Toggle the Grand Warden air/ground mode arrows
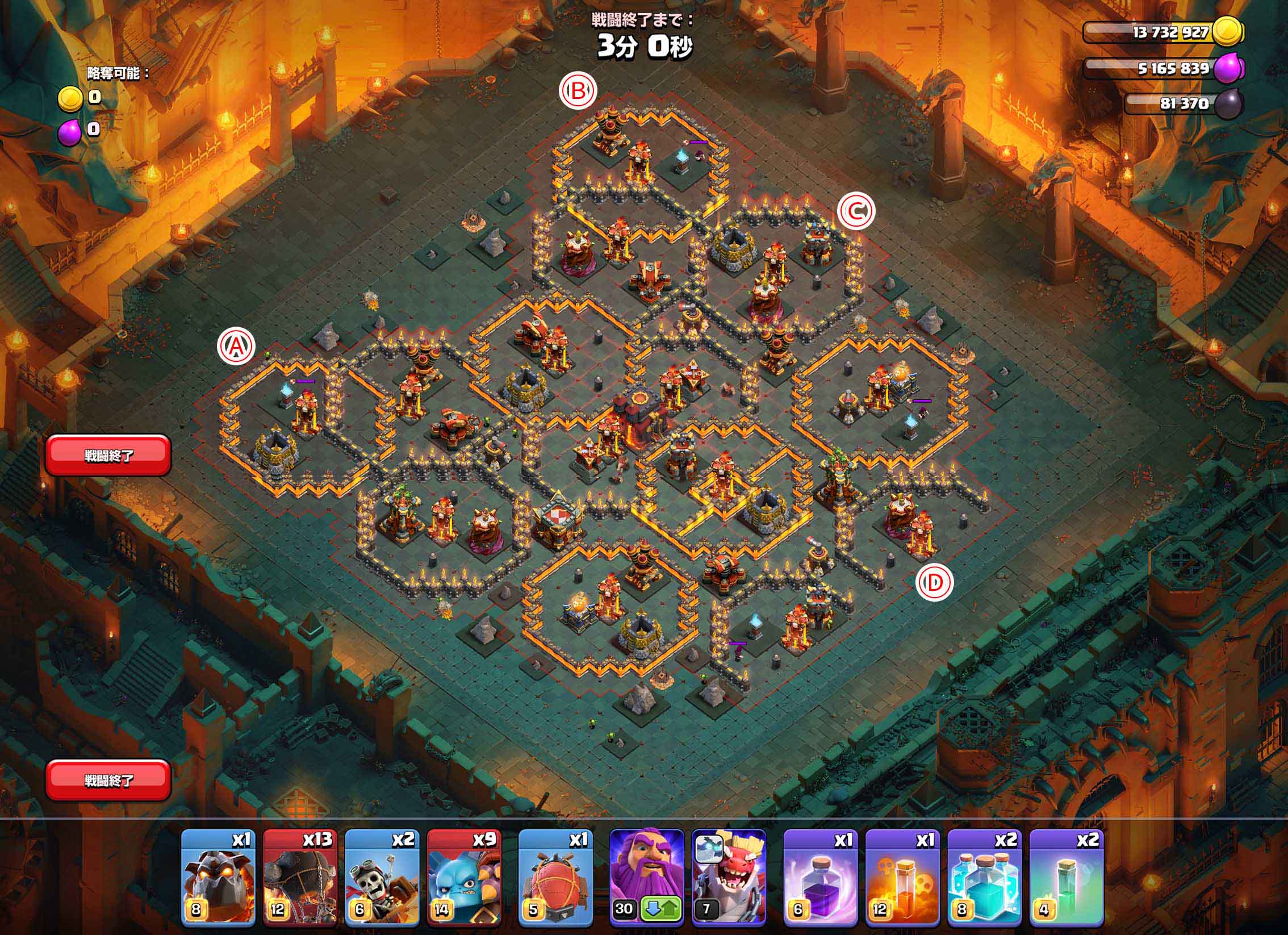The image size is (1288, 935). pos(661,909)
